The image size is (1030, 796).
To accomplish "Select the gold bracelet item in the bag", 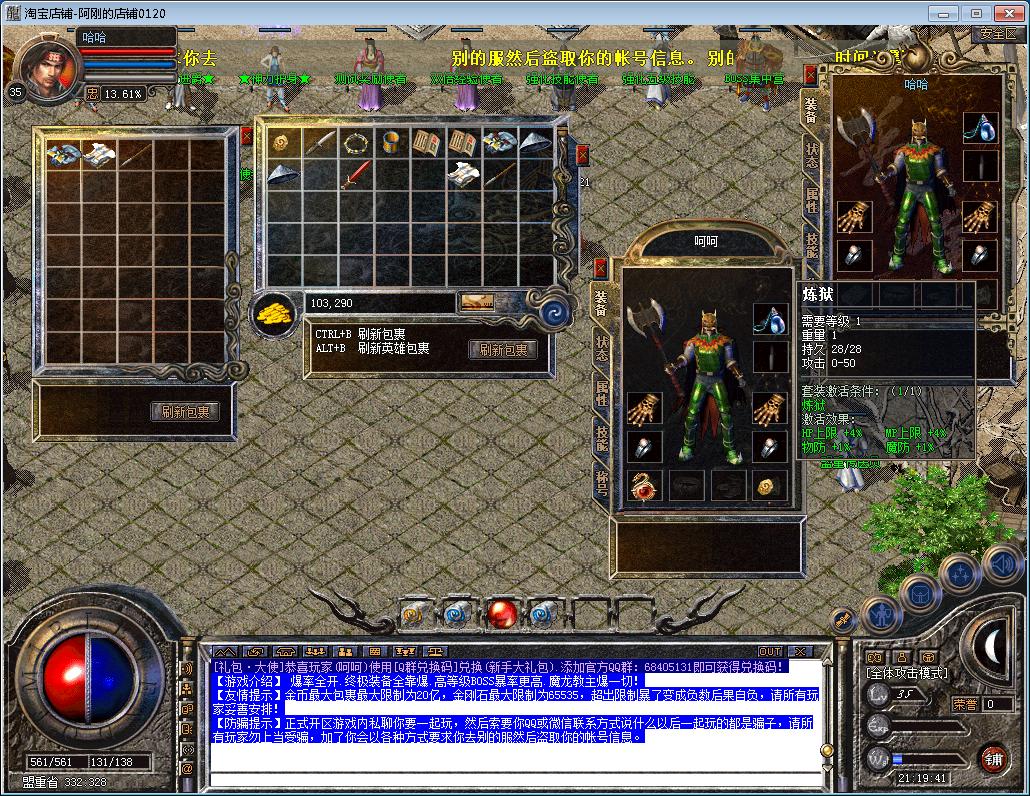I will point(391,142).
